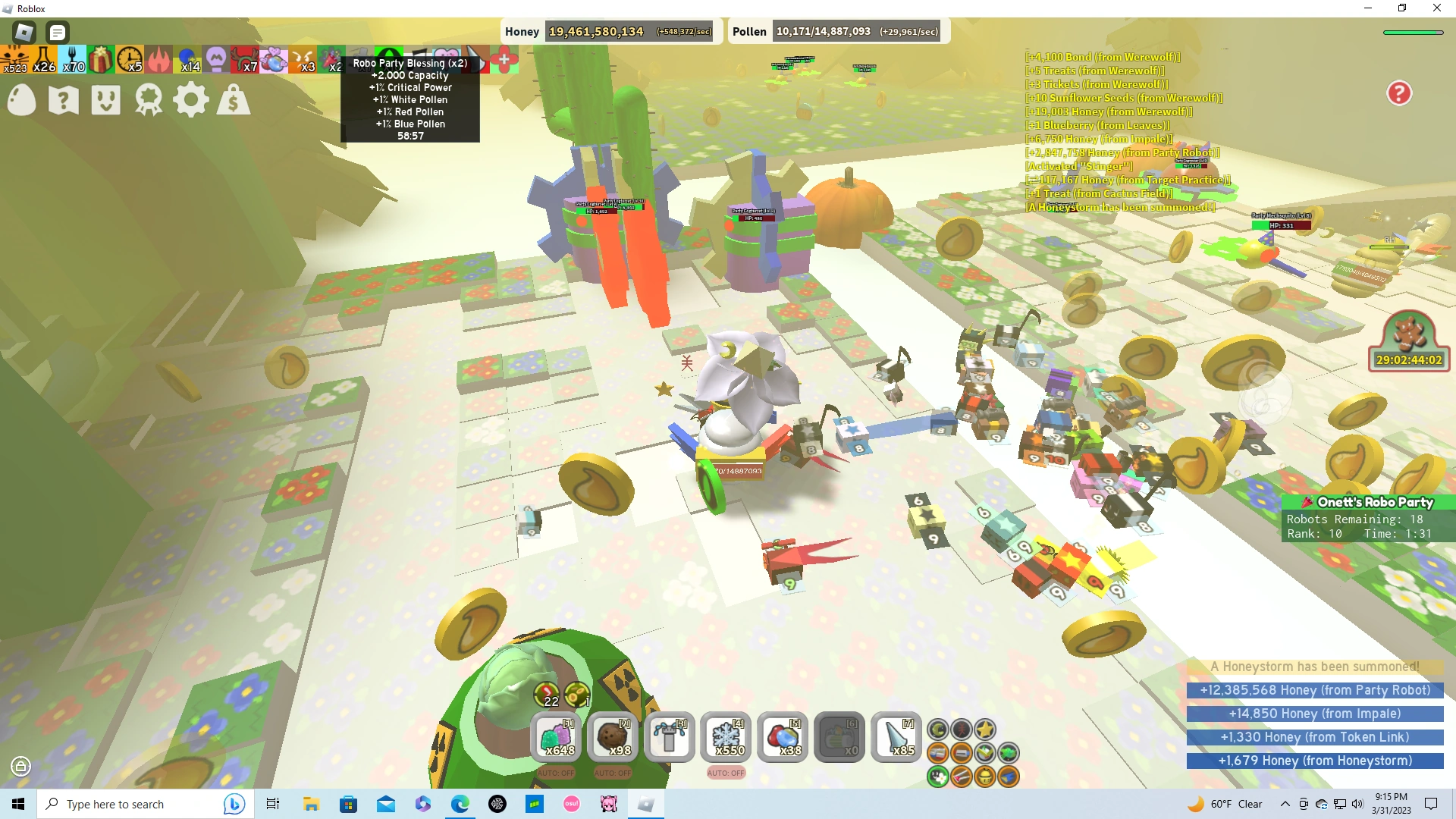Image resolution: width=1456 pixels, height=819 pixels.
Task: Open the money shop with the dollar bag
Action: pos(234,99)
